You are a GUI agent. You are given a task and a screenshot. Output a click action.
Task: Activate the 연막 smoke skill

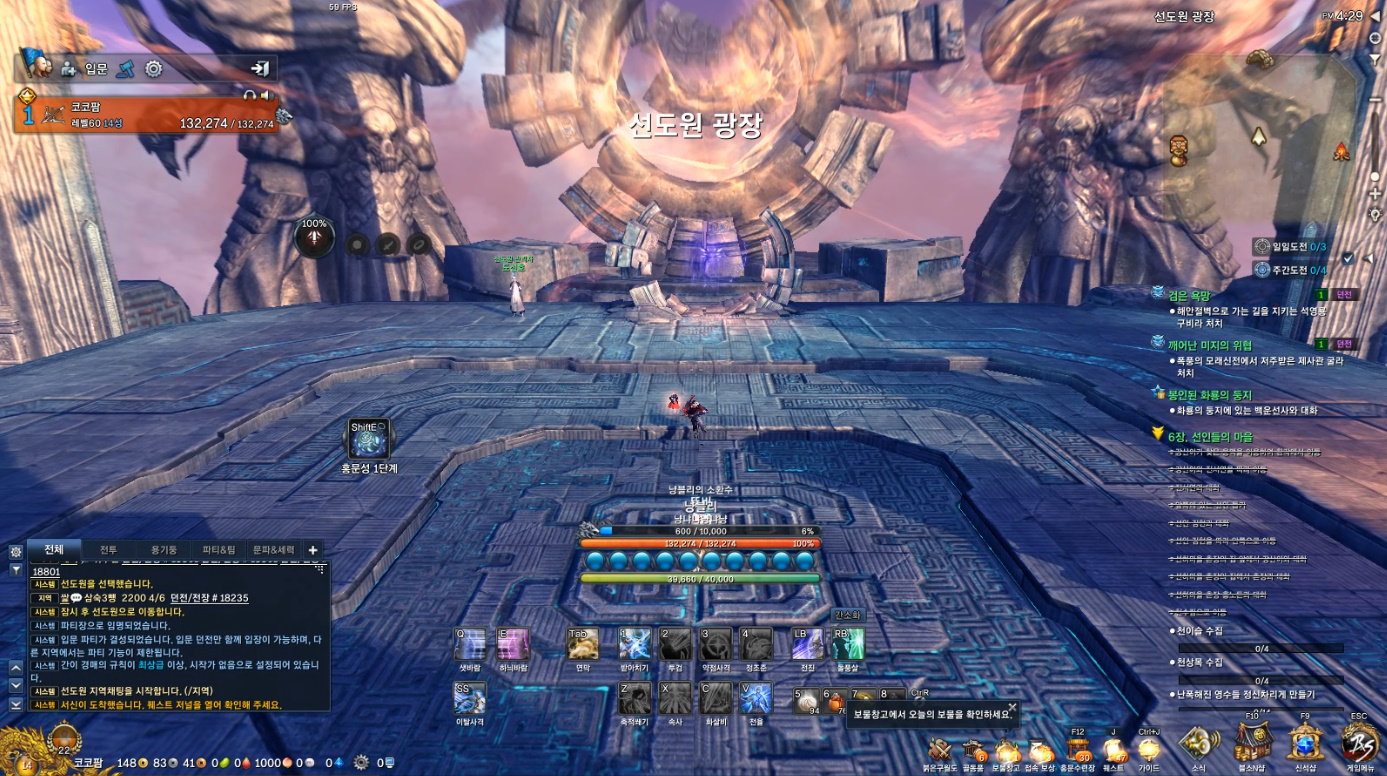click(582, 644)
